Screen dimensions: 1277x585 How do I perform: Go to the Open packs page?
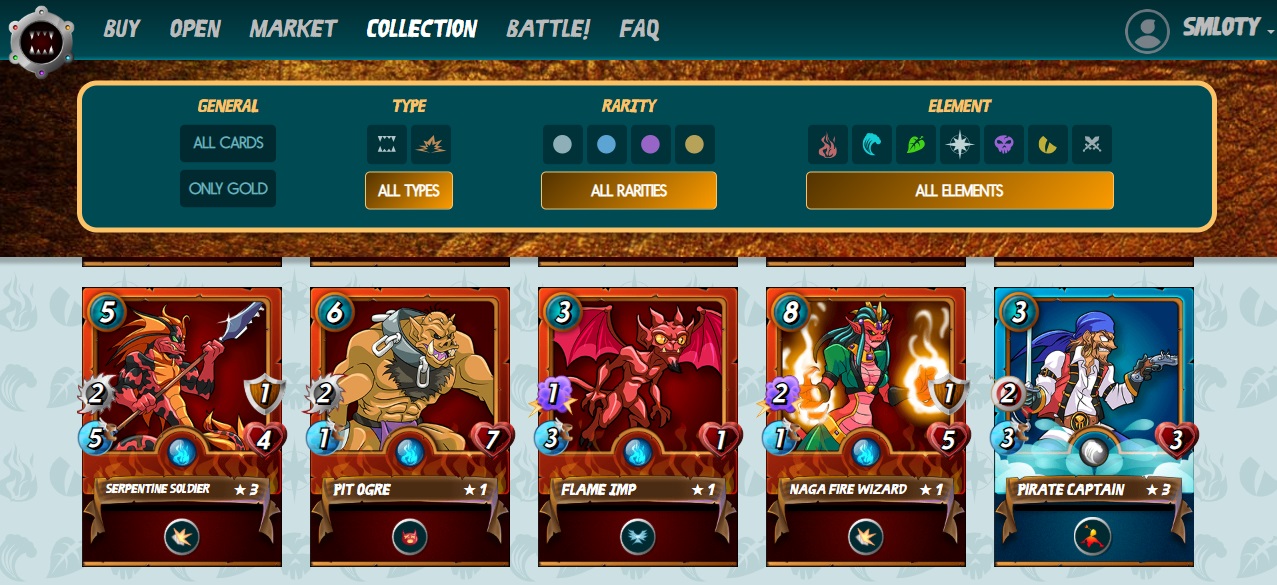195,29
